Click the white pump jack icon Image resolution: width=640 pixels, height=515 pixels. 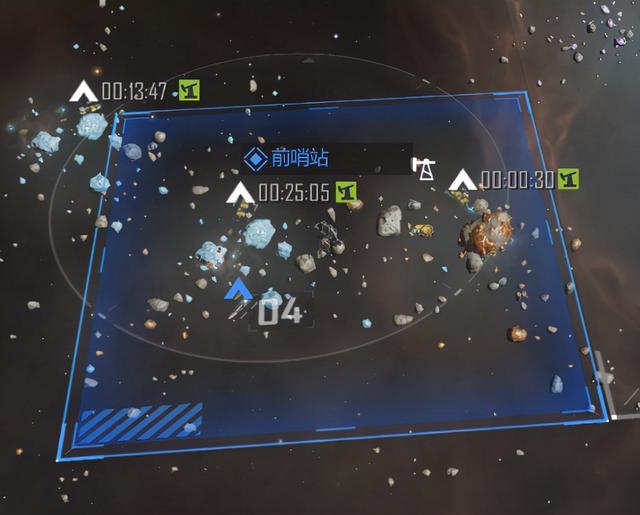pos(425,169)
